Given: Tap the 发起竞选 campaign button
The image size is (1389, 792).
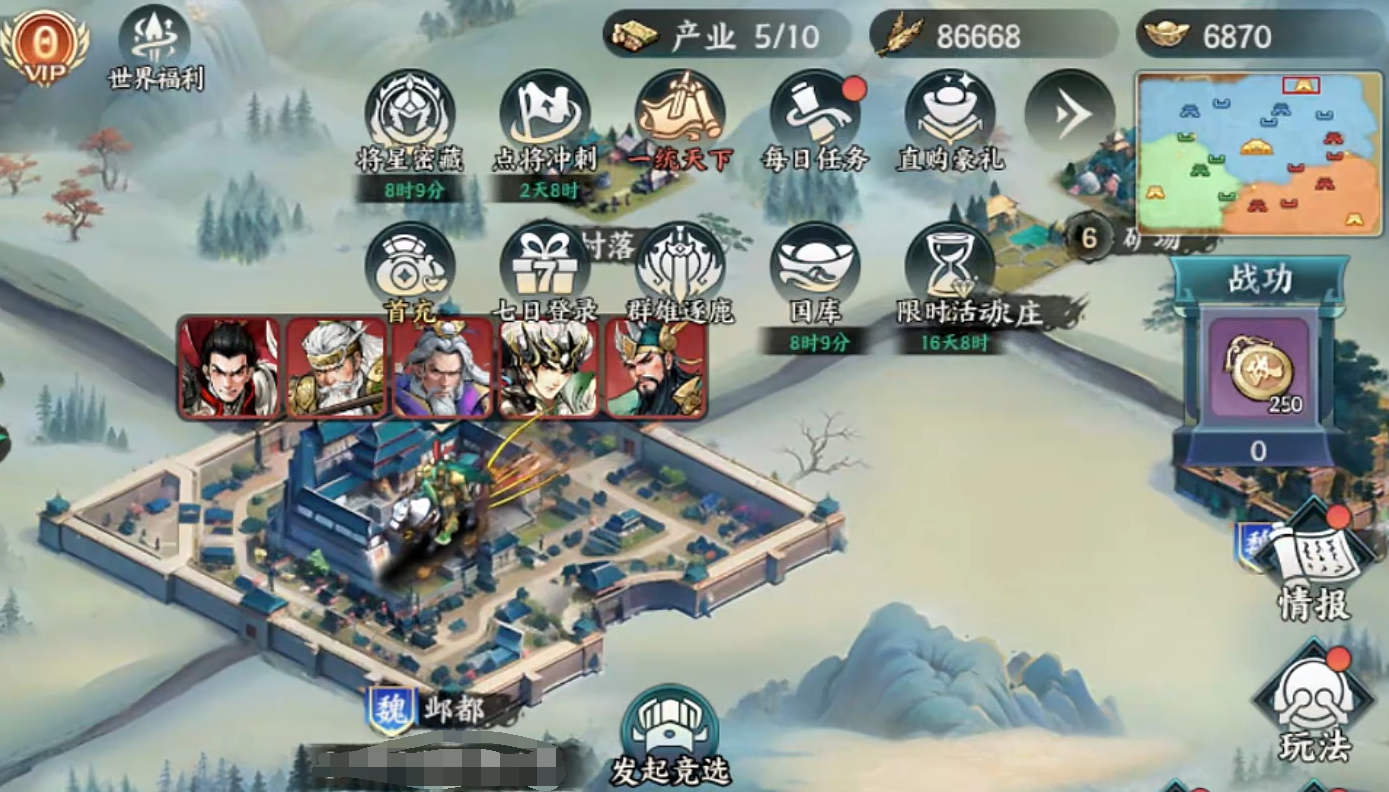Looking at the screenshot, I should point(670,735).
